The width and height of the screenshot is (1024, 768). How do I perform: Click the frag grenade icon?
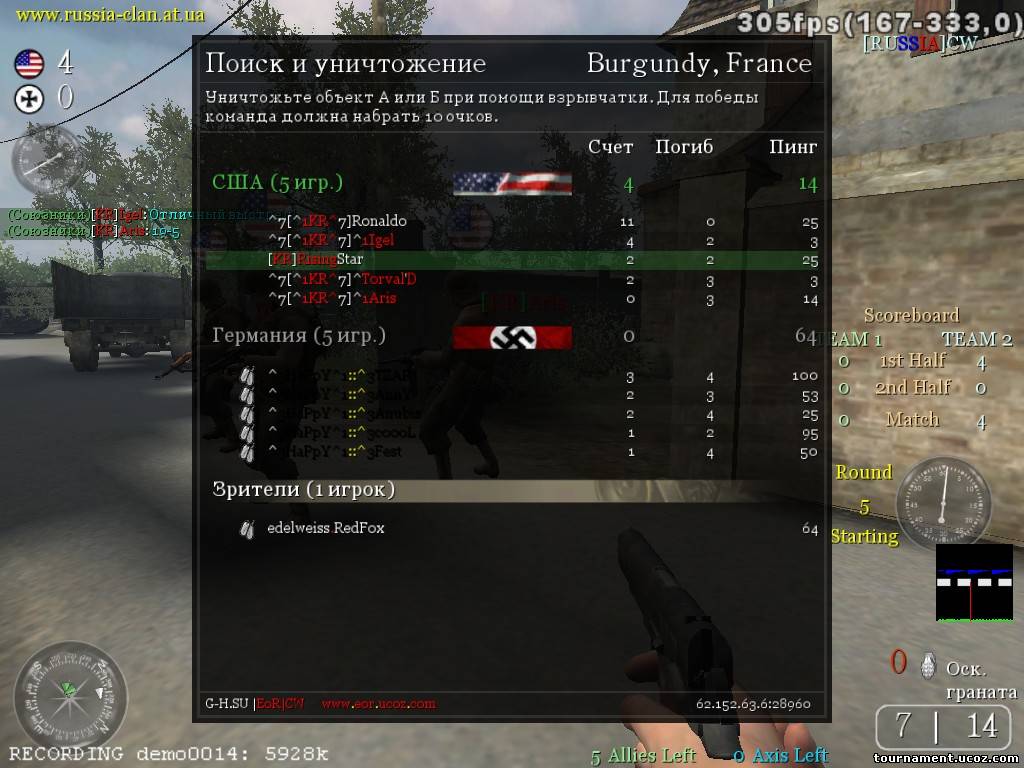click(x=928, y=663)
